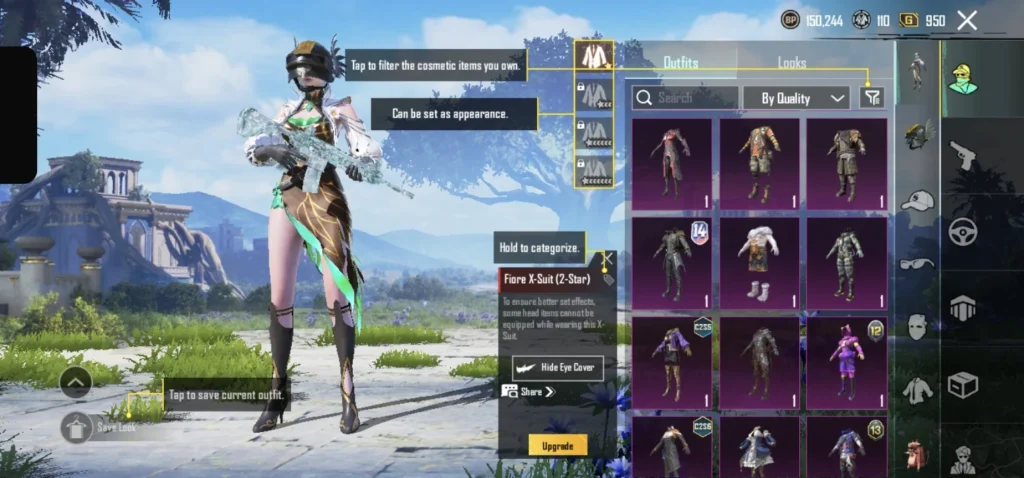1024x478 pixels.
Task: Switch to the Looks tab
Action: 792,63
